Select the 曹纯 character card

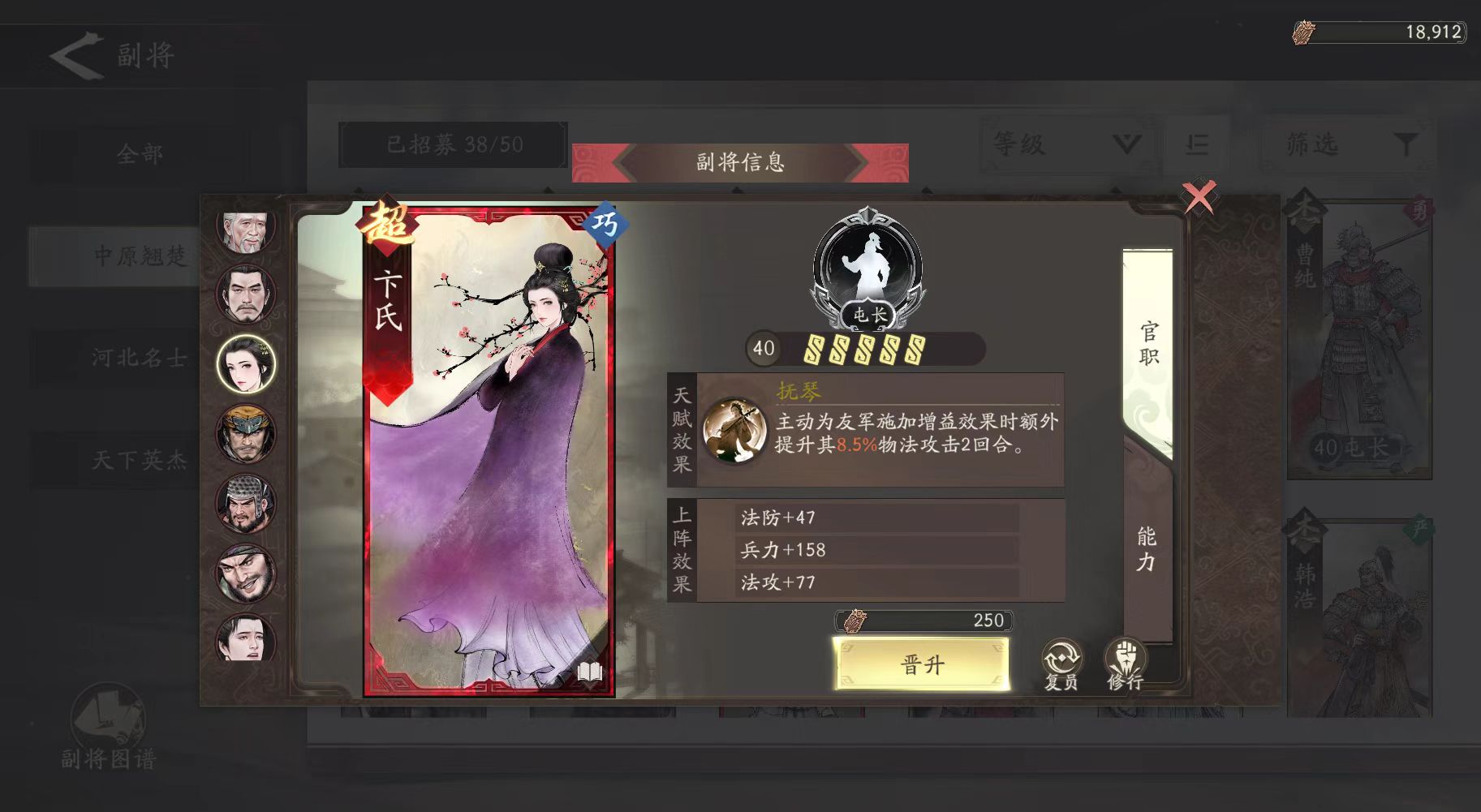tap(1358, 333)
